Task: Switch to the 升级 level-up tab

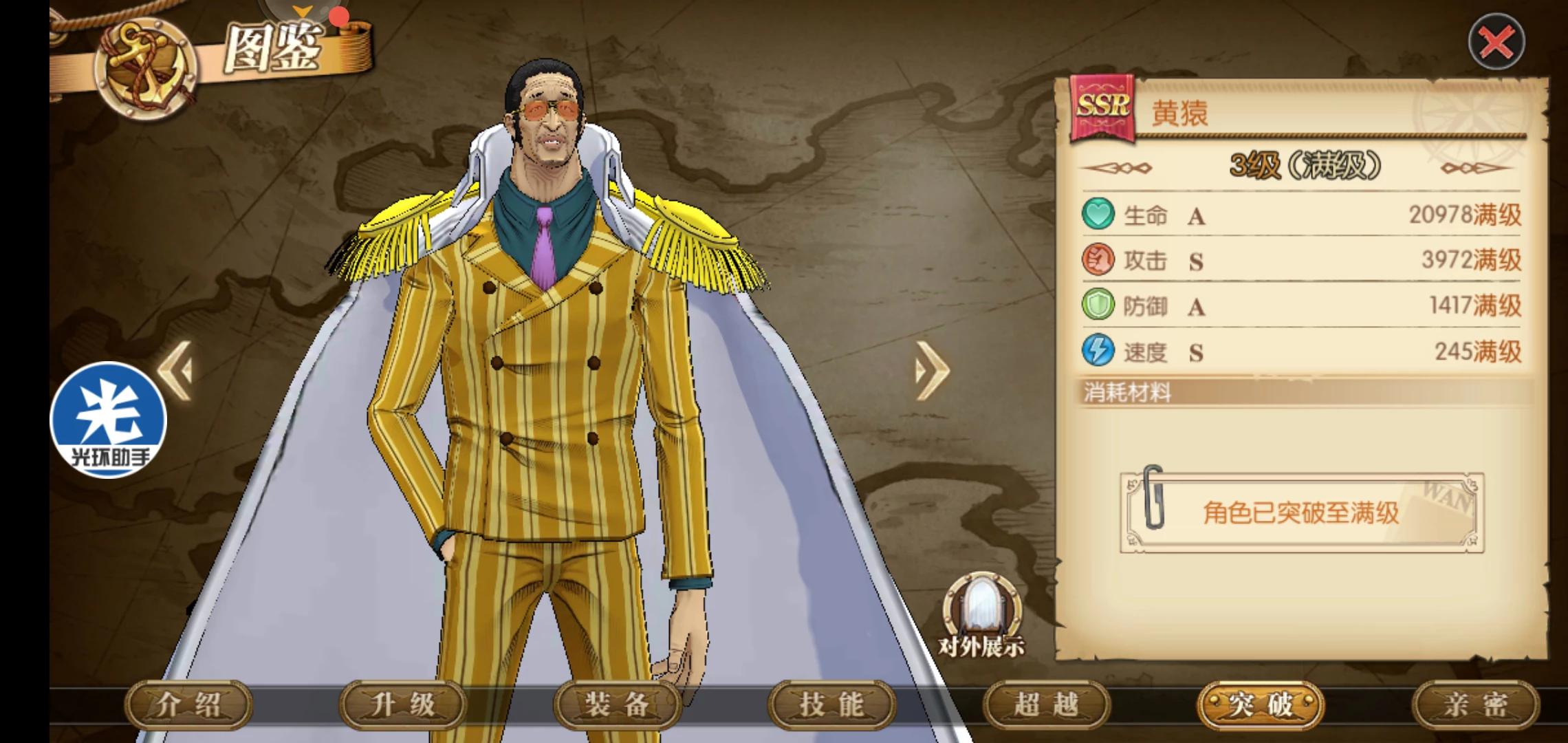Action: click(x=403, y=704)
